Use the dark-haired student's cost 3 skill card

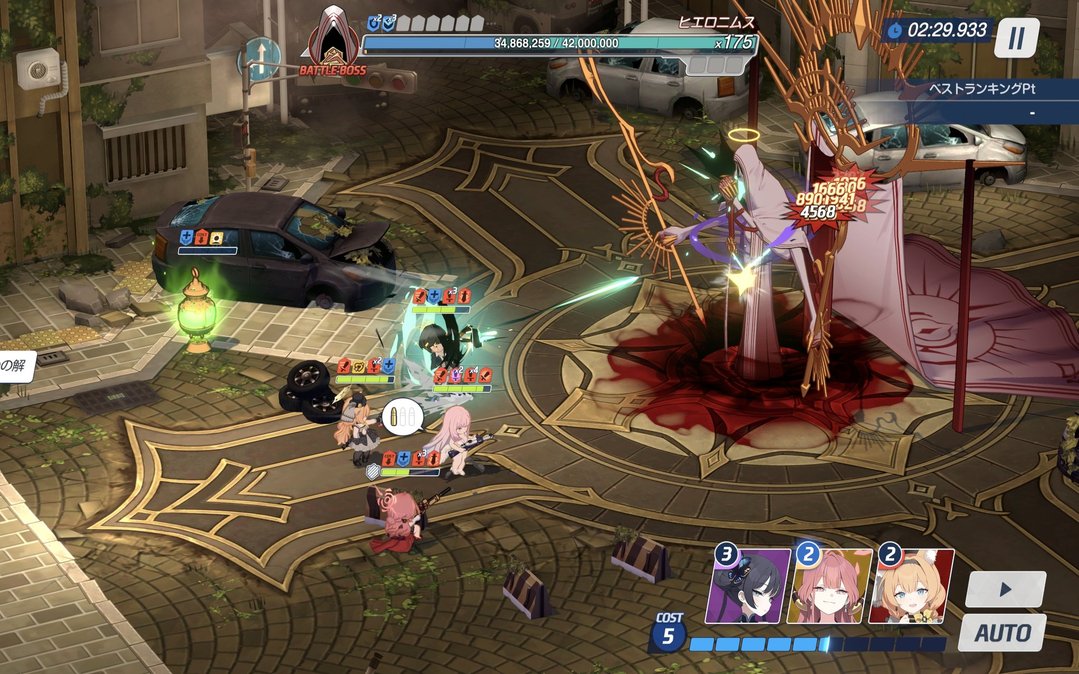[x=748, y=587]
